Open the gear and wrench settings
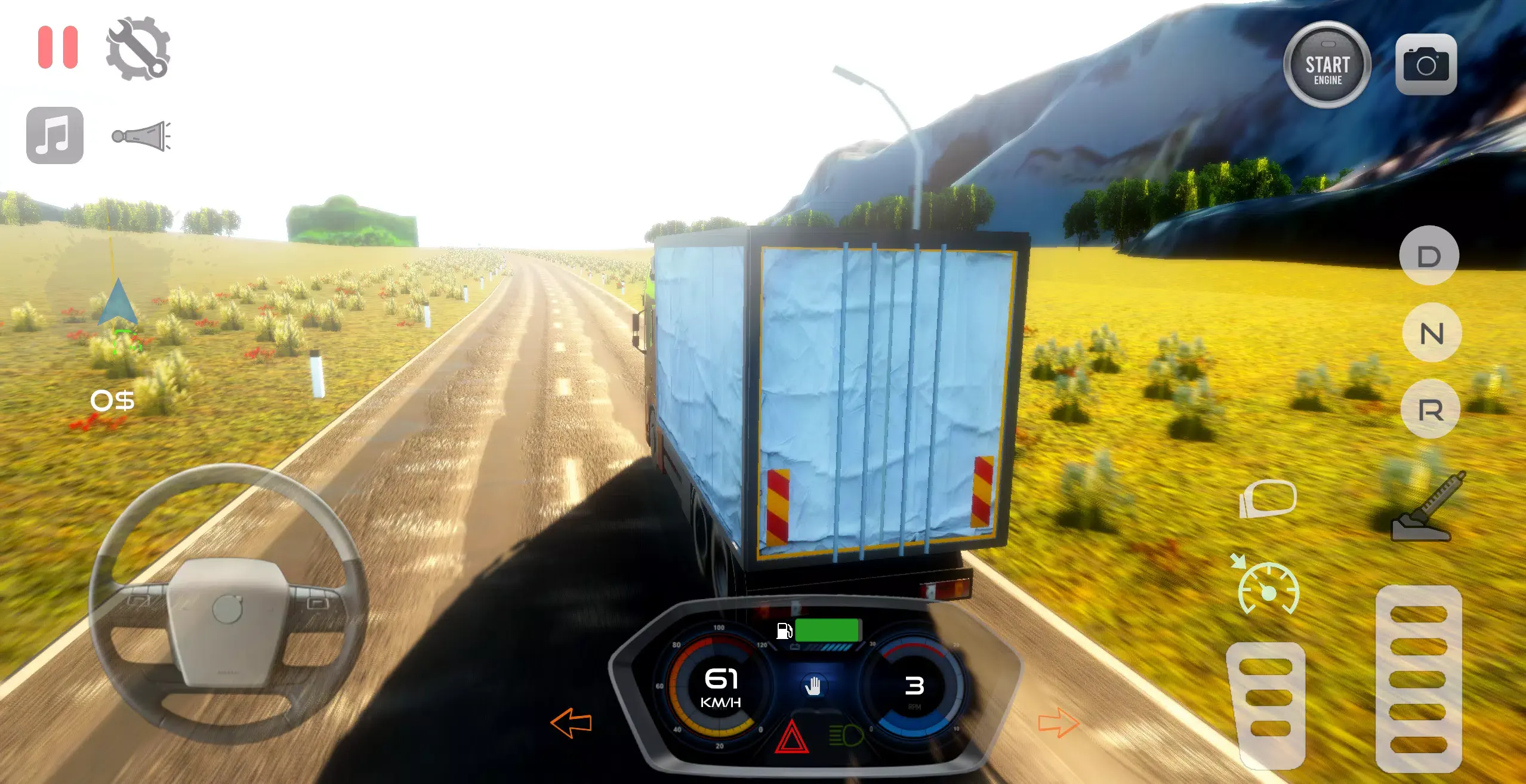Image resolution: width=1526 pixels, height=784 pixels. [138, 48]
